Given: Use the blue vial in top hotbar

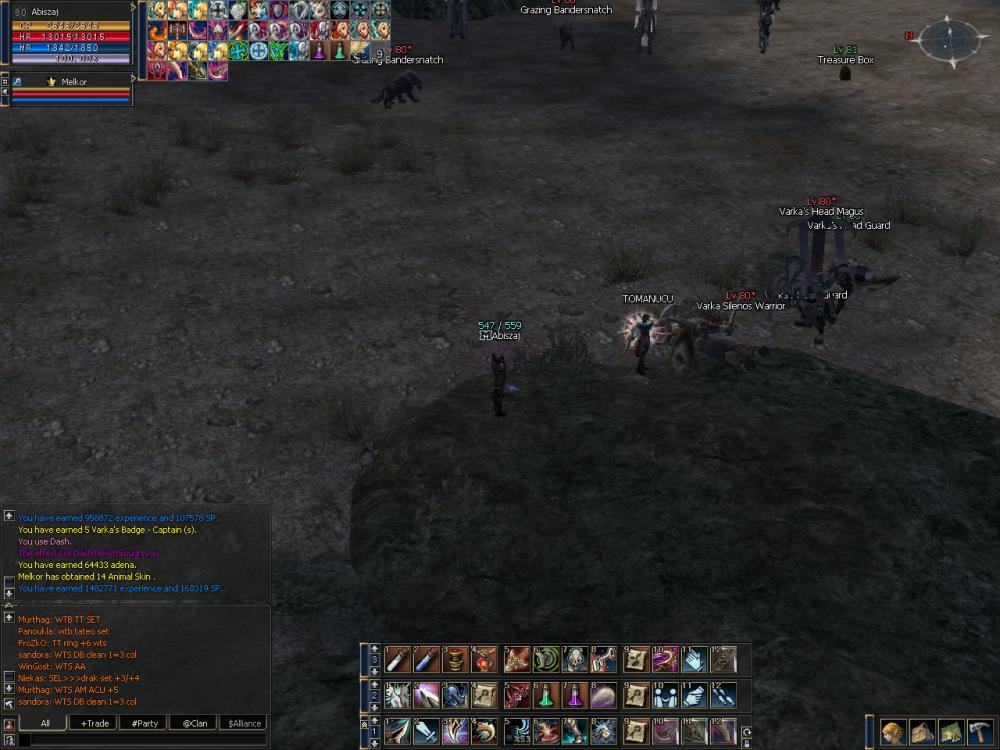Looking at the screenshot, I should (x=426, y=659).
